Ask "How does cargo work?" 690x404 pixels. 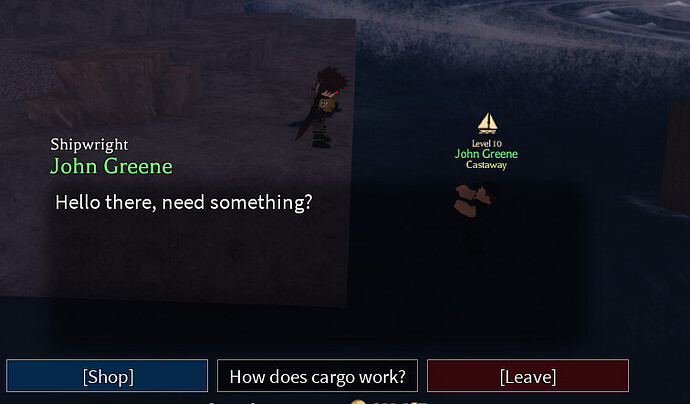click(317, 376)
